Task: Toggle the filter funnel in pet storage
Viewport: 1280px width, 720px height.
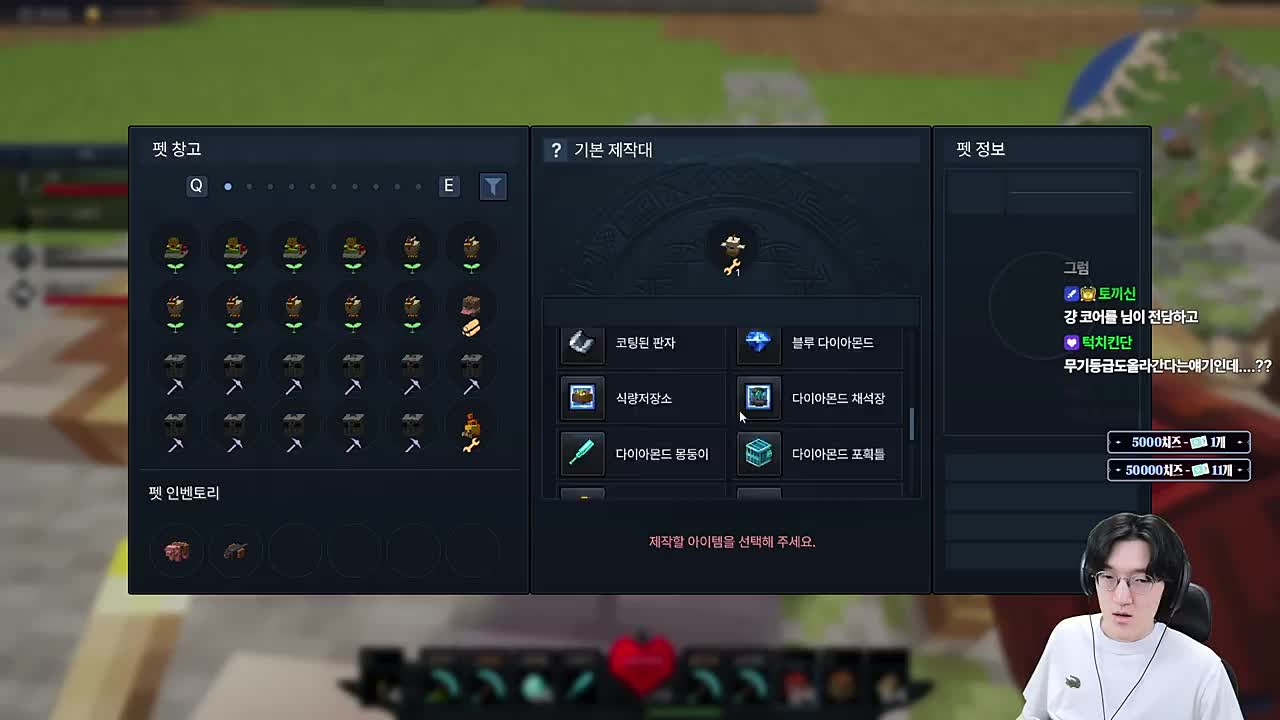Action: (x=492, y=186)
